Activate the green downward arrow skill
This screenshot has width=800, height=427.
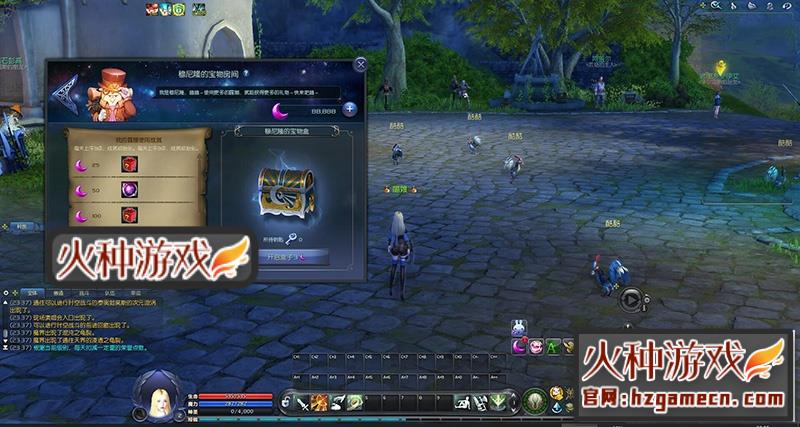(x=497, y=402)
